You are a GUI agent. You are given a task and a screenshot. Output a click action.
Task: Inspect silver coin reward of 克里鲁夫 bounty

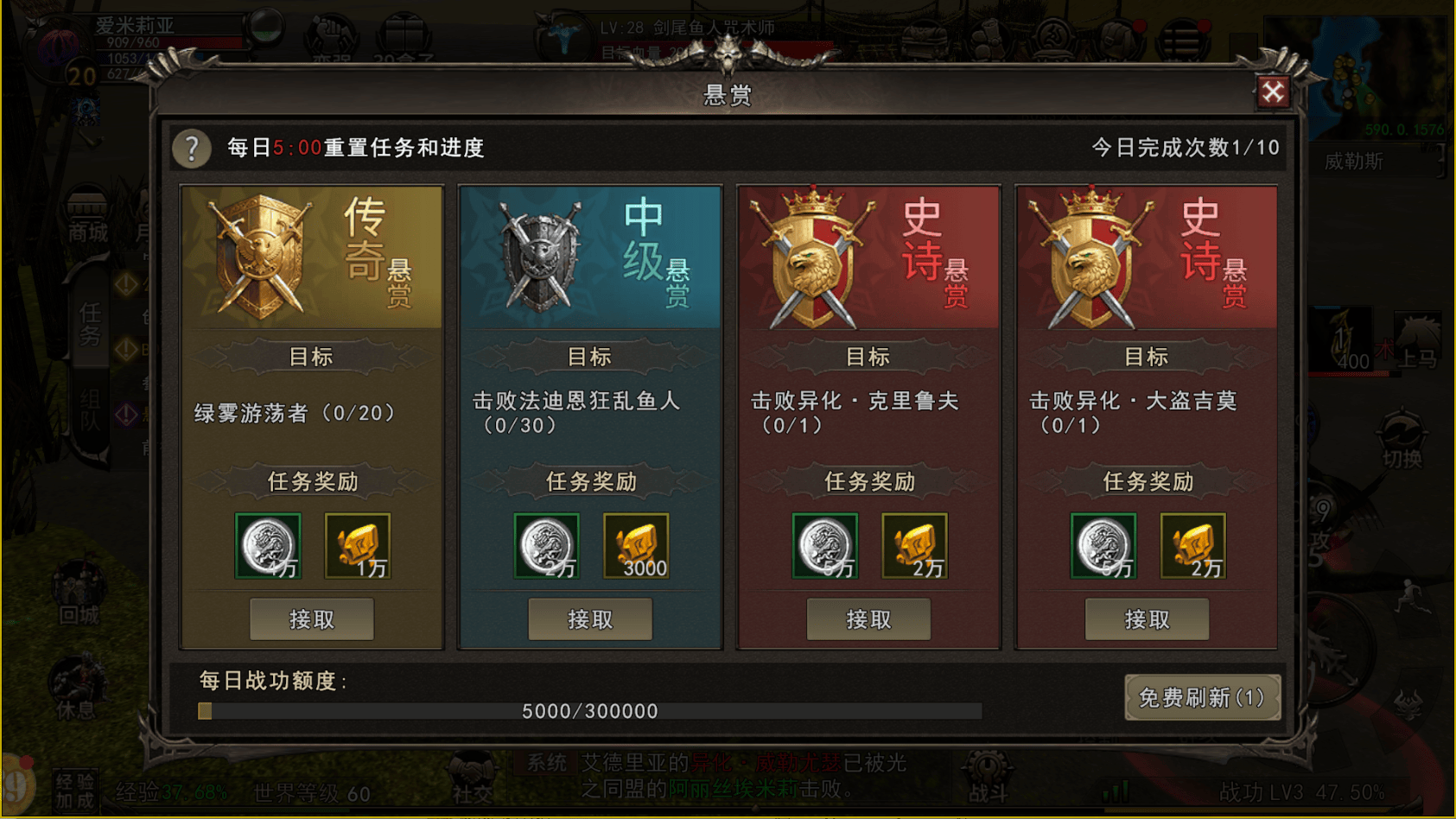point(825,546)
